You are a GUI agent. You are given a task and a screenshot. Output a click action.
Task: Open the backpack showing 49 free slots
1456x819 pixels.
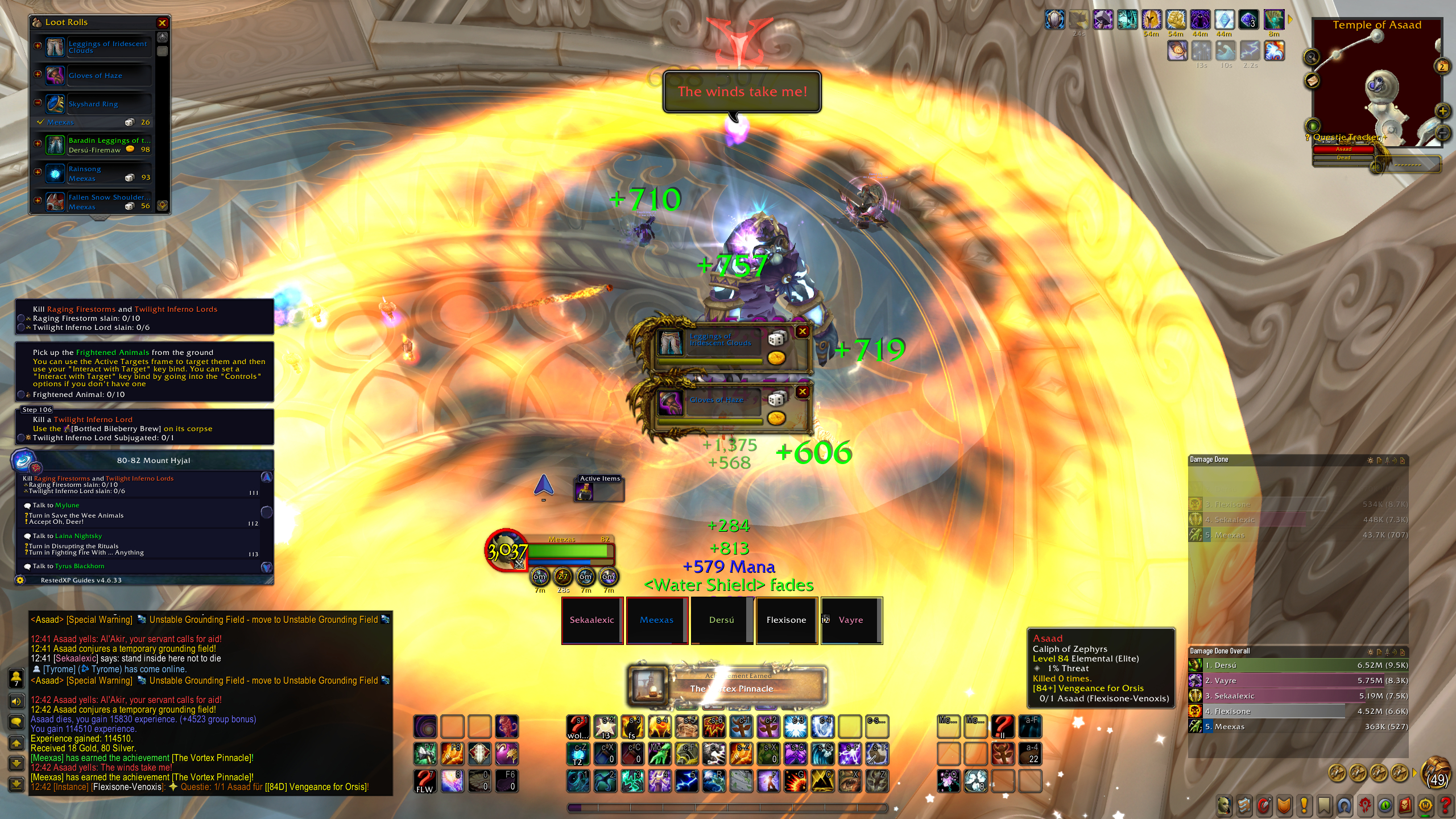coord(1436,773)
